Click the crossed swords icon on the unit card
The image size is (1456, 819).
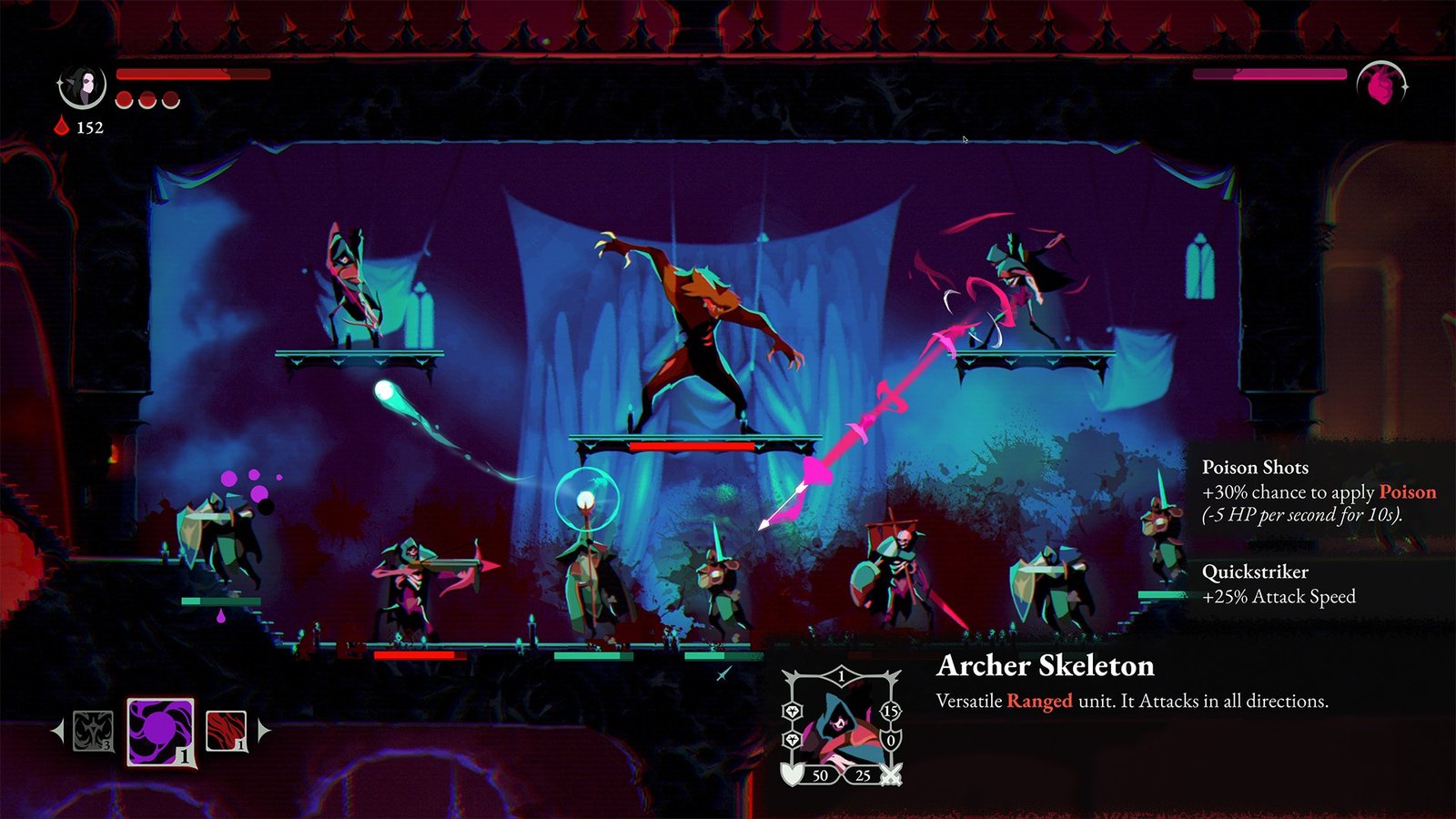point(891,776)
